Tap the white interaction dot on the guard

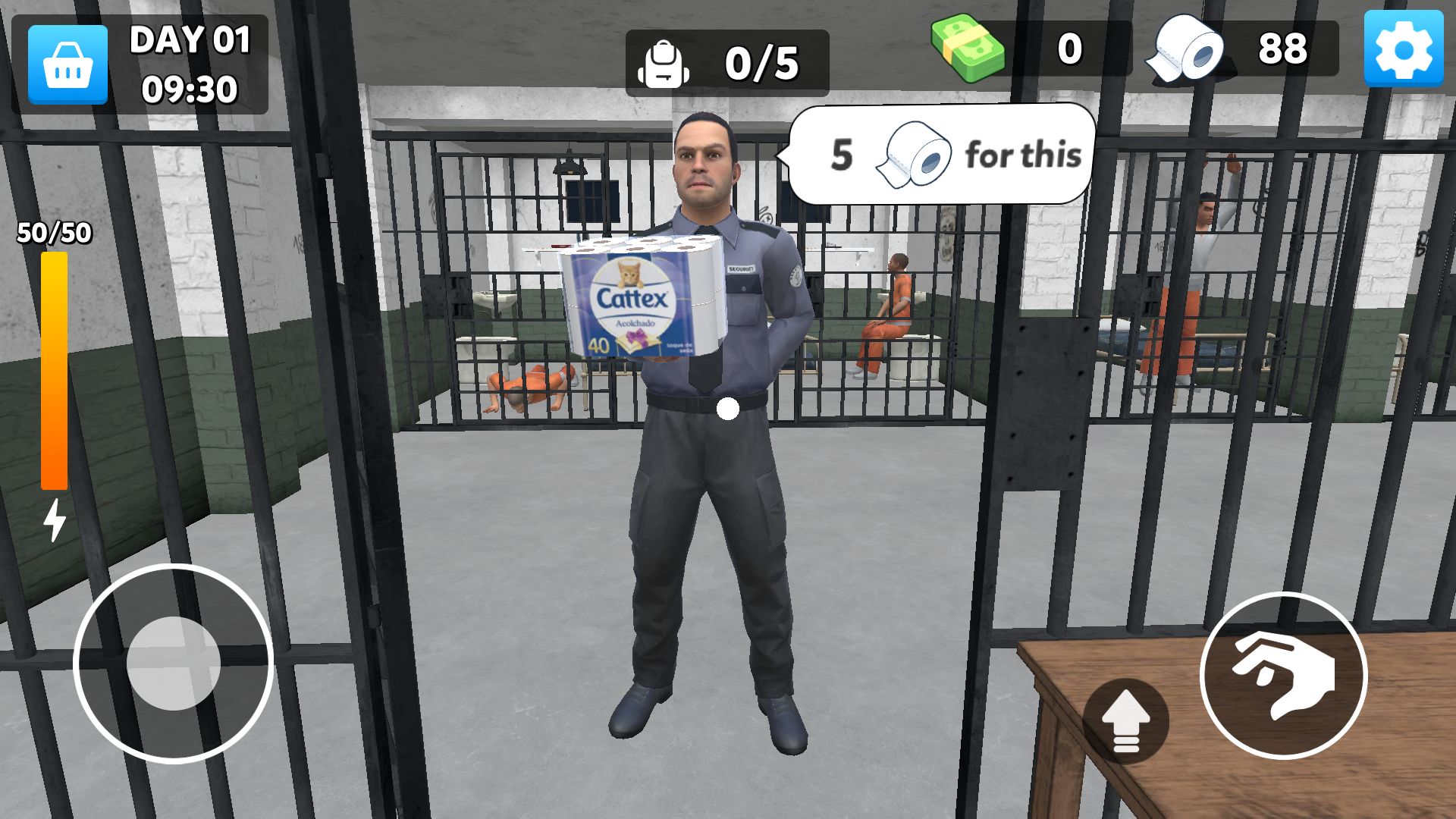coord(729,410)
